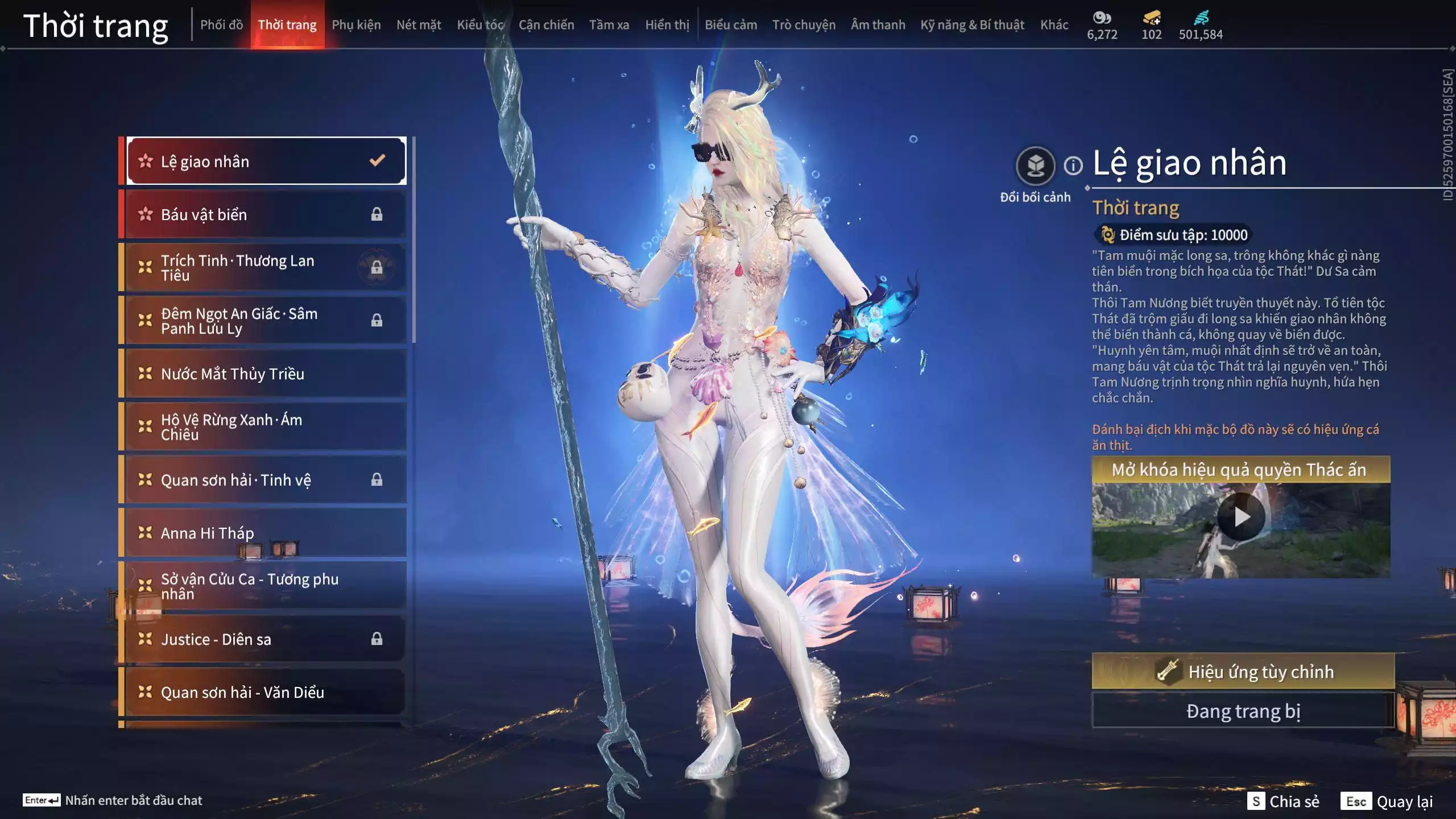Go to Kỹ năng & Bí thuật tab
The width and height of the screenshot is (1456, 819).
(x=972, y=25)
